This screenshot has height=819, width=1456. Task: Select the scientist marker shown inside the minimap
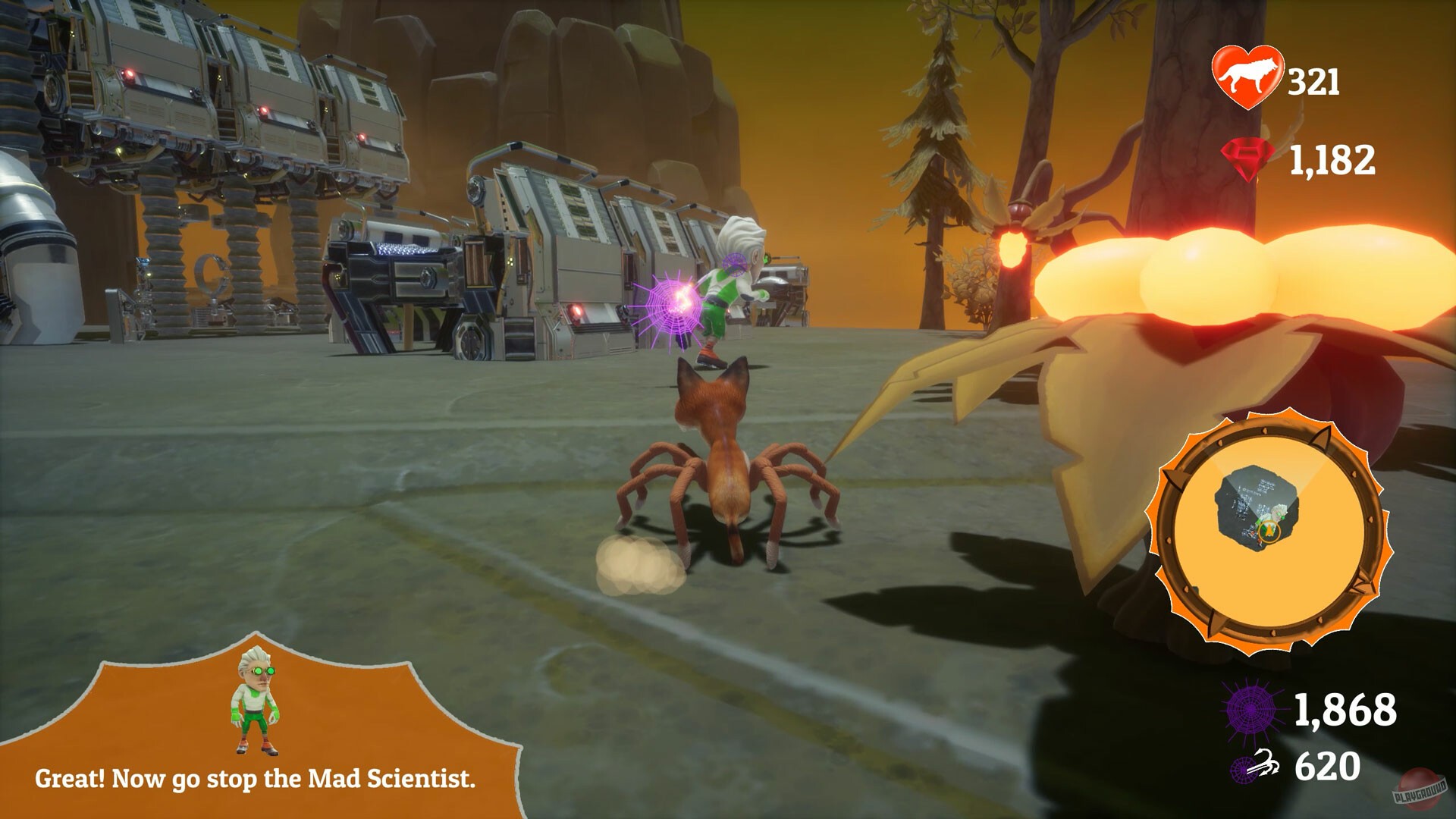click(1280, 513)
